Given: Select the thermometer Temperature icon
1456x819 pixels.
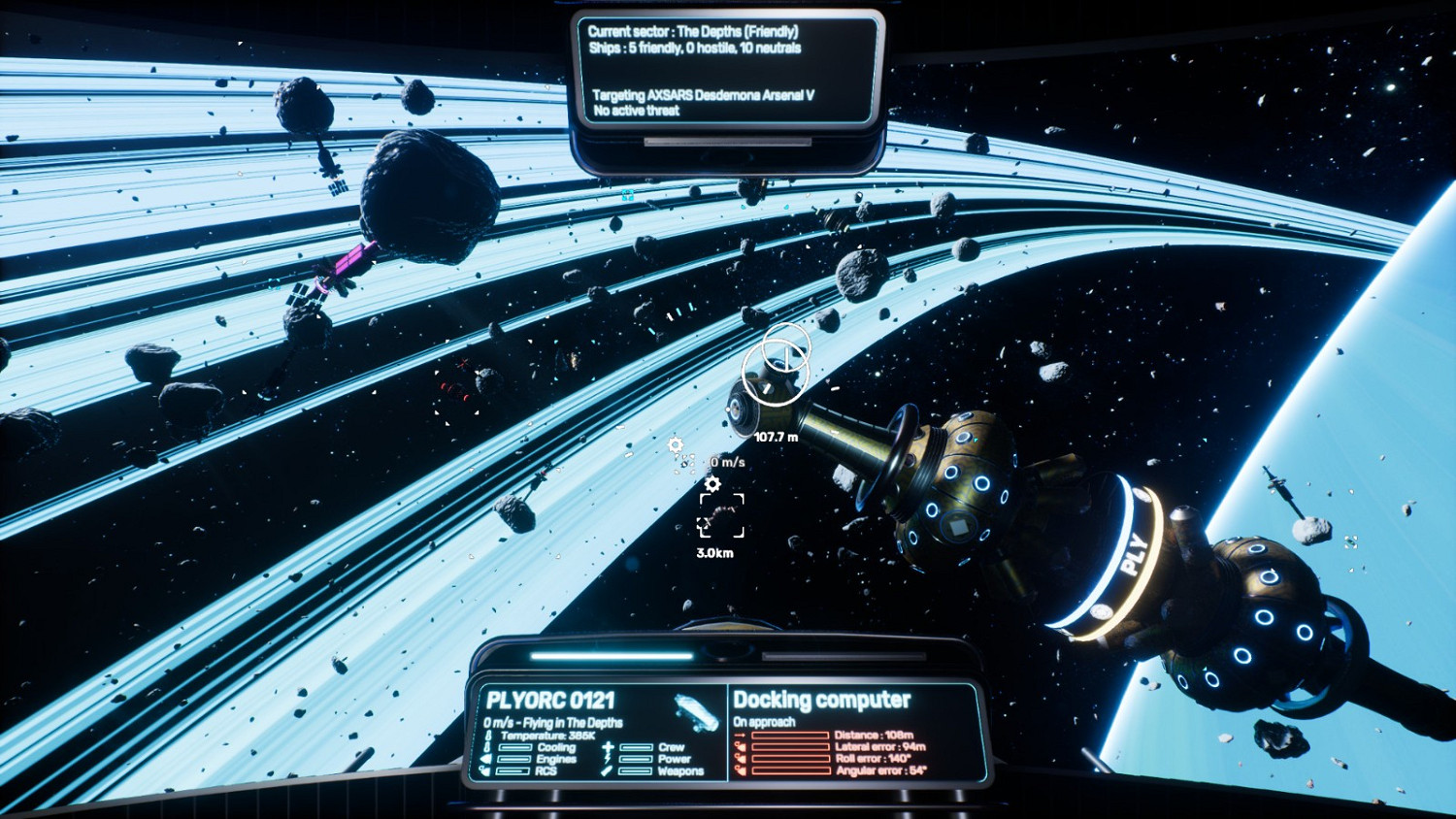Looking at the screenshot, I should [x=488, y=735].
